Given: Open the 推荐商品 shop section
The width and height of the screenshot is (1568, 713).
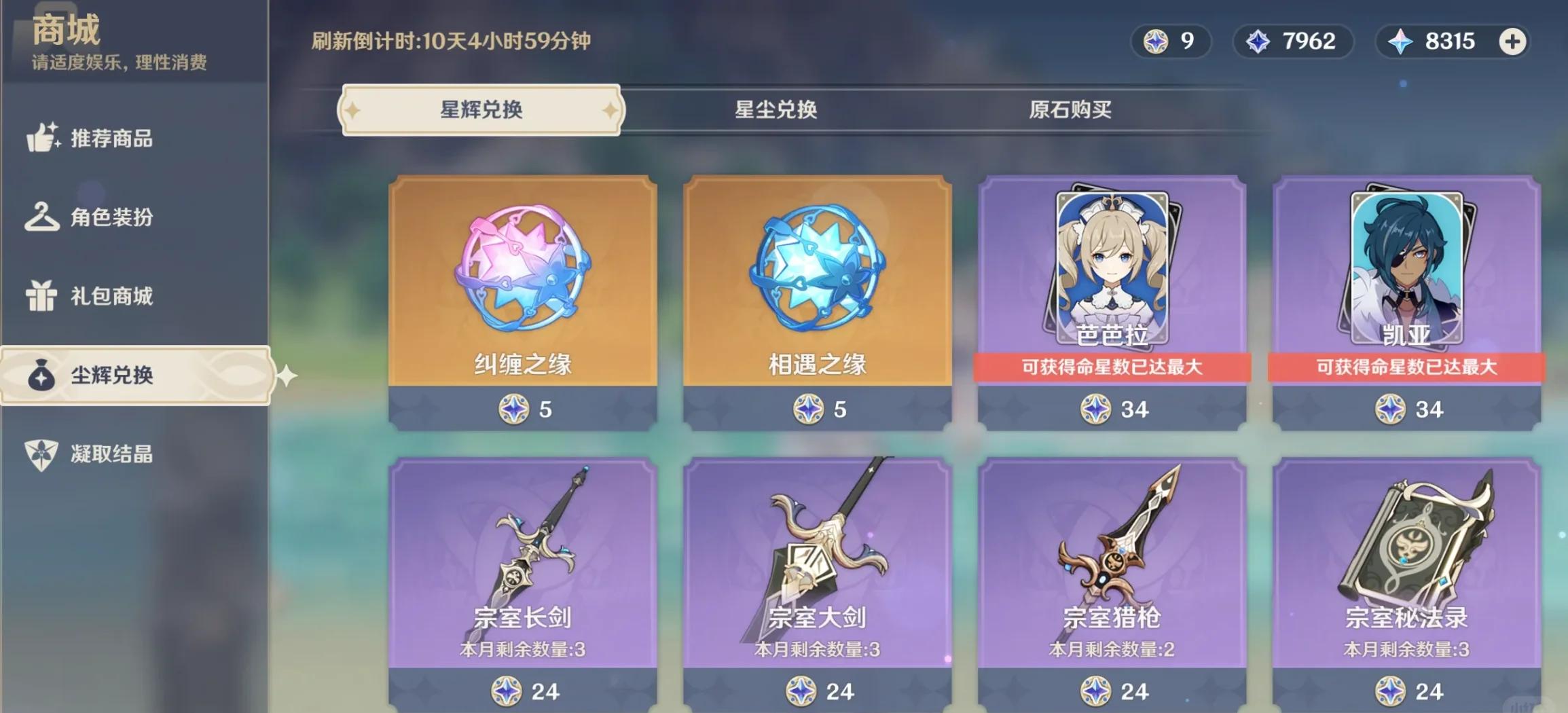Looking at the screenshot, I should 112,139.
